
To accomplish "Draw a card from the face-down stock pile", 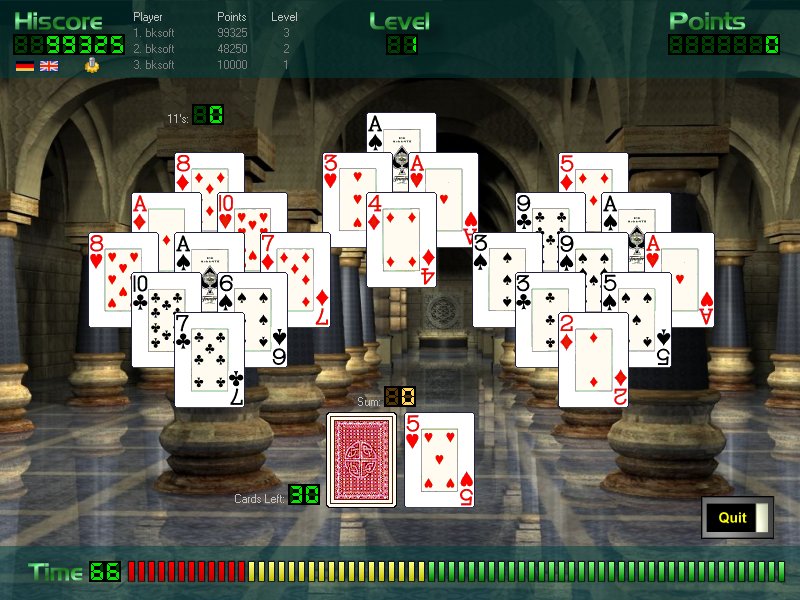I will tap(361, 460).
